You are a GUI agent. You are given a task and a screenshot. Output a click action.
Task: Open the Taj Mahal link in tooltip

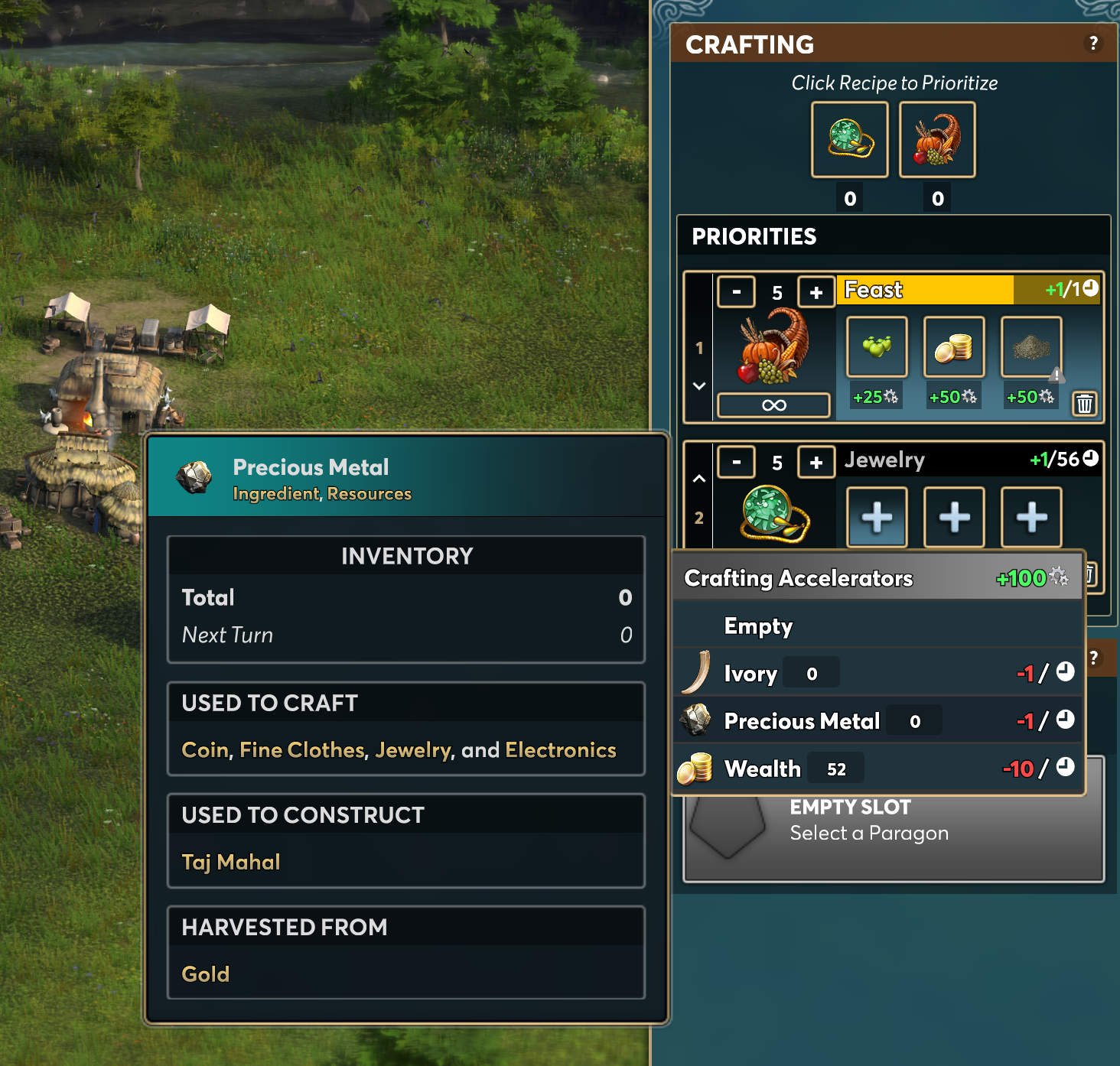231,862
